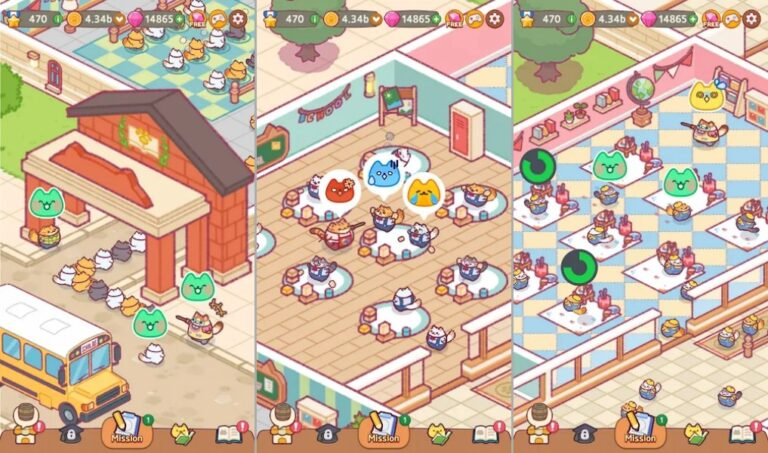Select the barrel-hat character icon in the school bus screenshot

click(27, 428)
